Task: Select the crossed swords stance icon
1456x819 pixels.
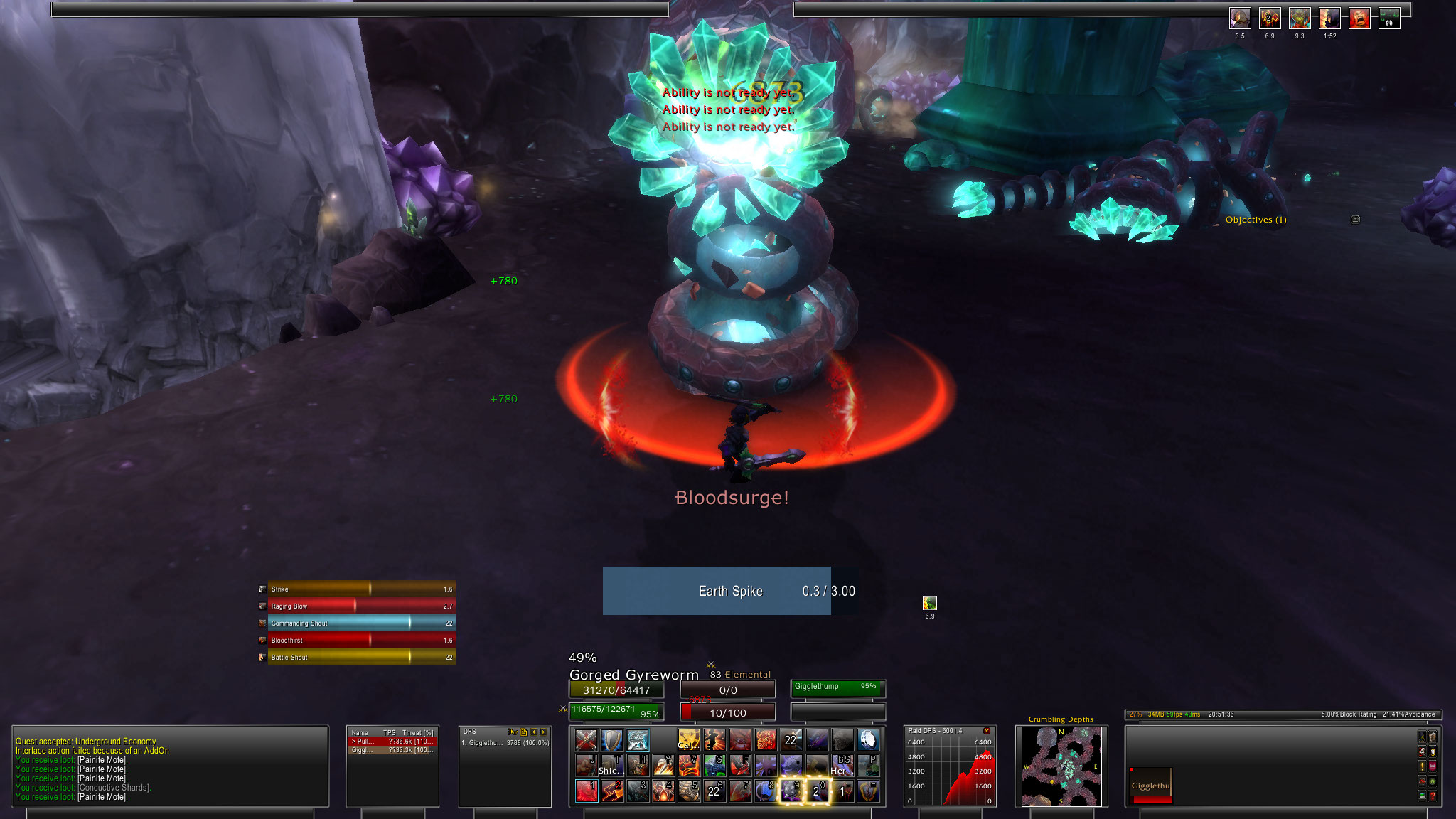Action: pos(586,740)
